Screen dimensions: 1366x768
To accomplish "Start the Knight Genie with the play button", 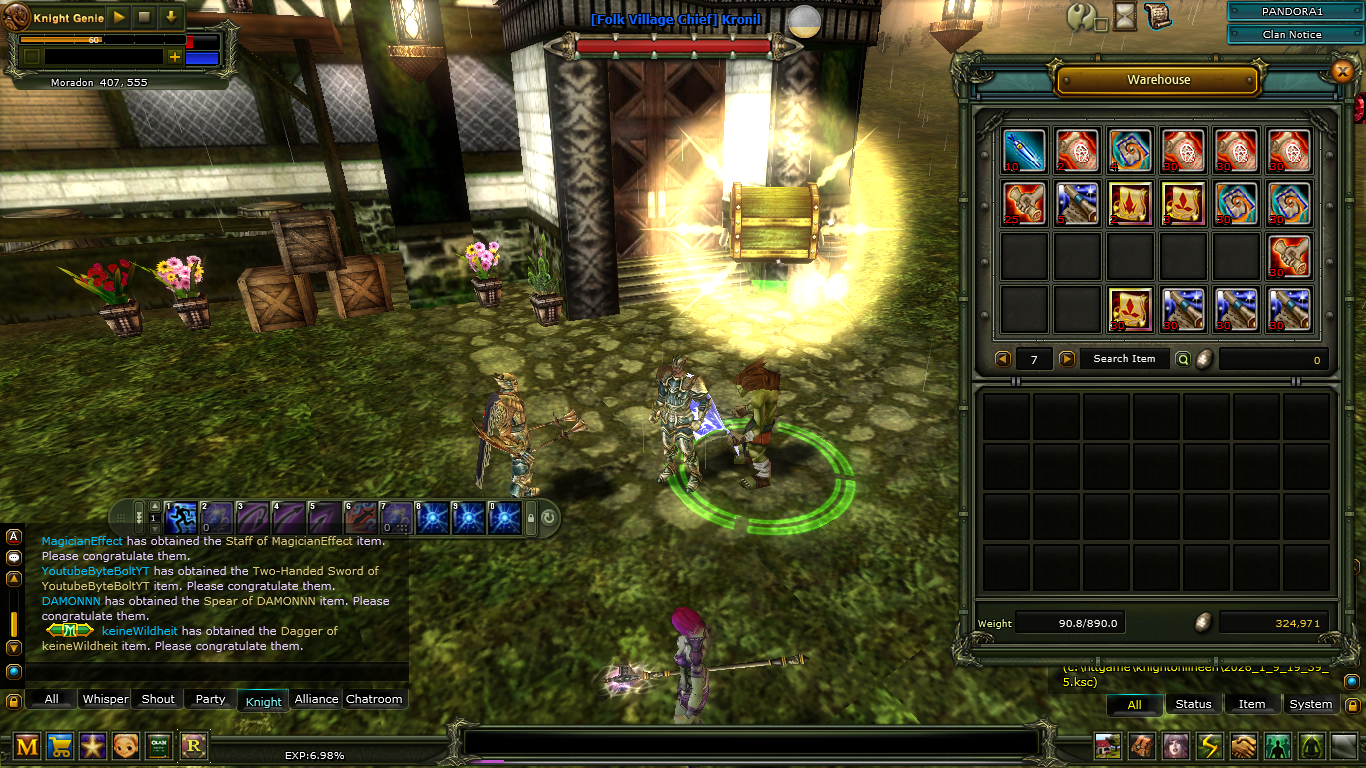I will (119, 17).
